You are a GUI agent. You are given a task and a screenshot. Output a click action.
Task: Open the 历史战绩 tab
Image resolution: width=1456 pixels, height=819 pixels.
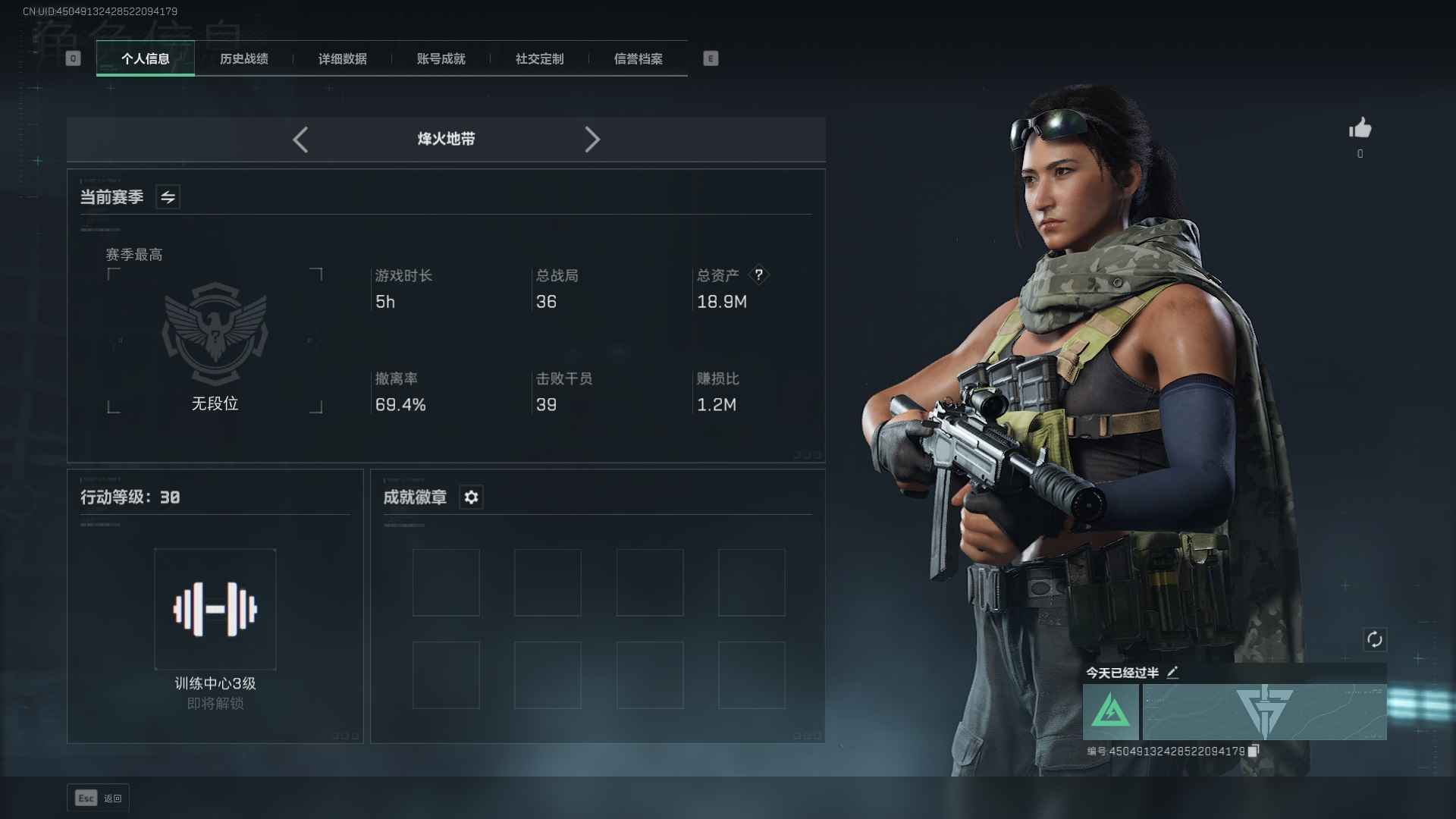tap(244, 58)
